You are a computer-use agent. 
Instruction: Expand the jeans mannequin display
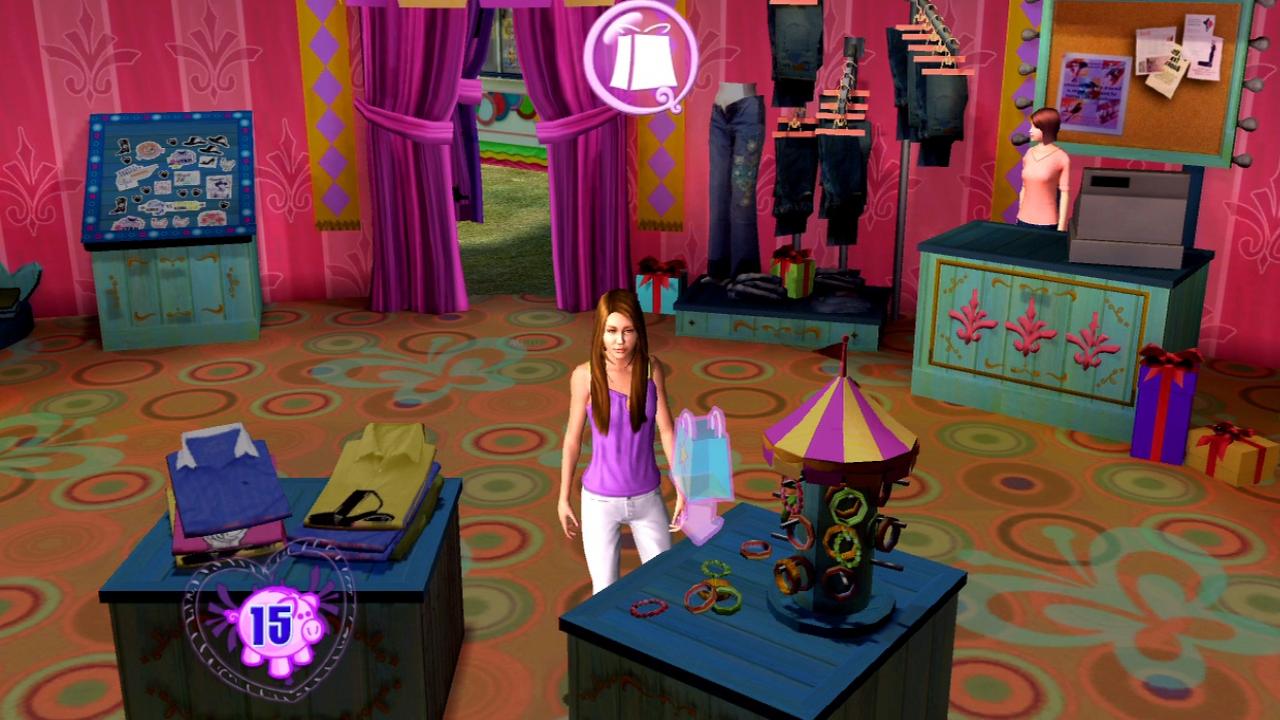735,180
